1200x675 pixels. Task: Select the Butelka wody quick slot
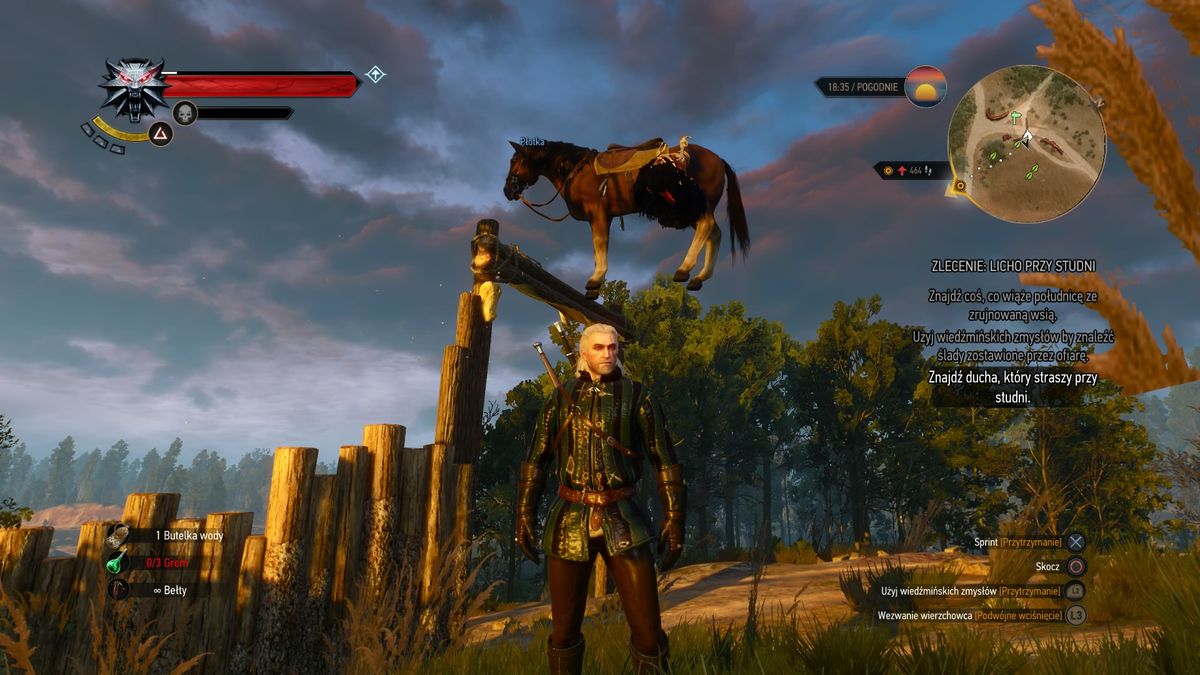pyautogui.click(x=188, y=535)
